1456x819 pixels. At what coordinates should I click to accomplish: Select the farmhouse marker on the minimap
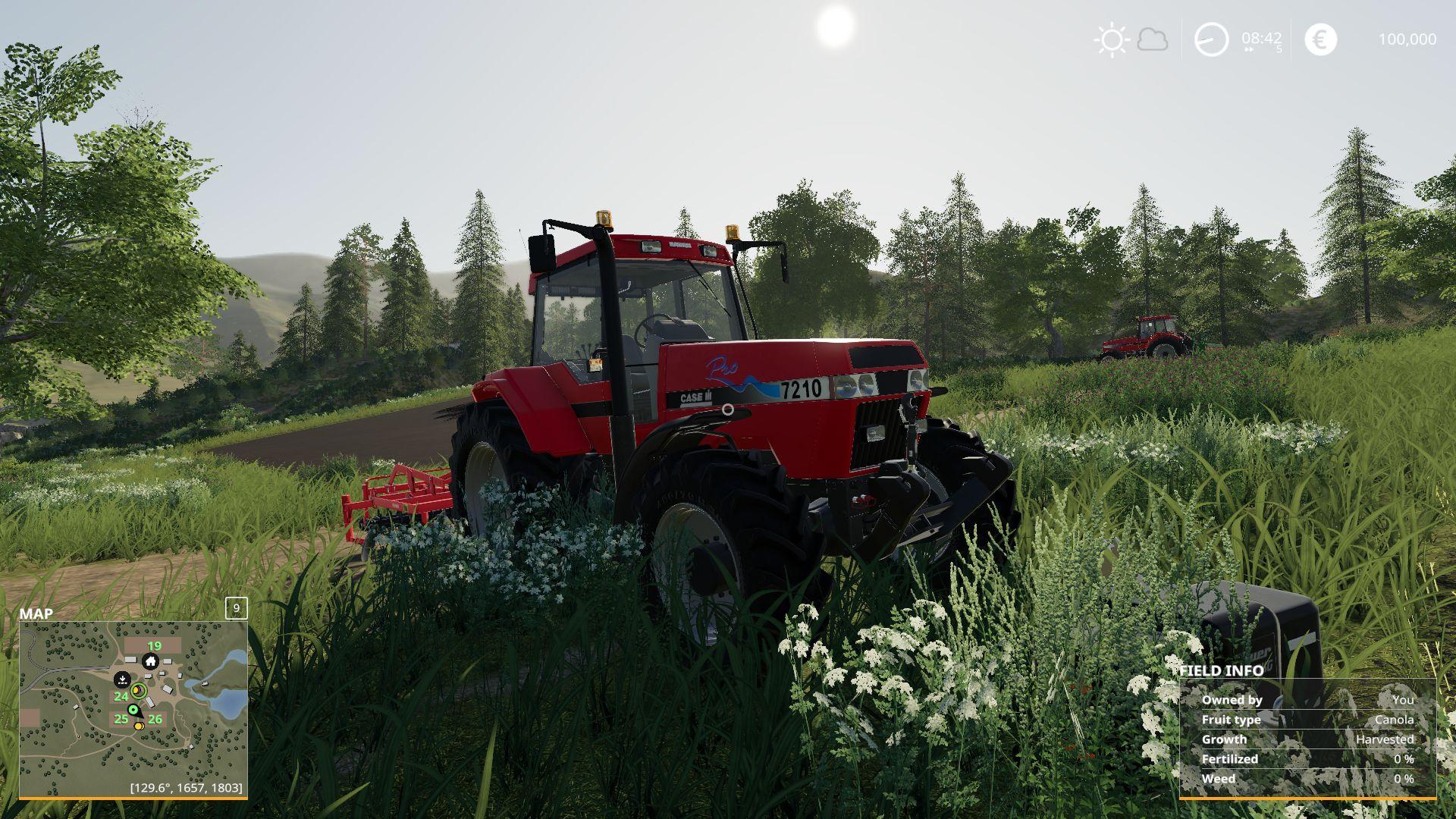click(x=151, y=661)
